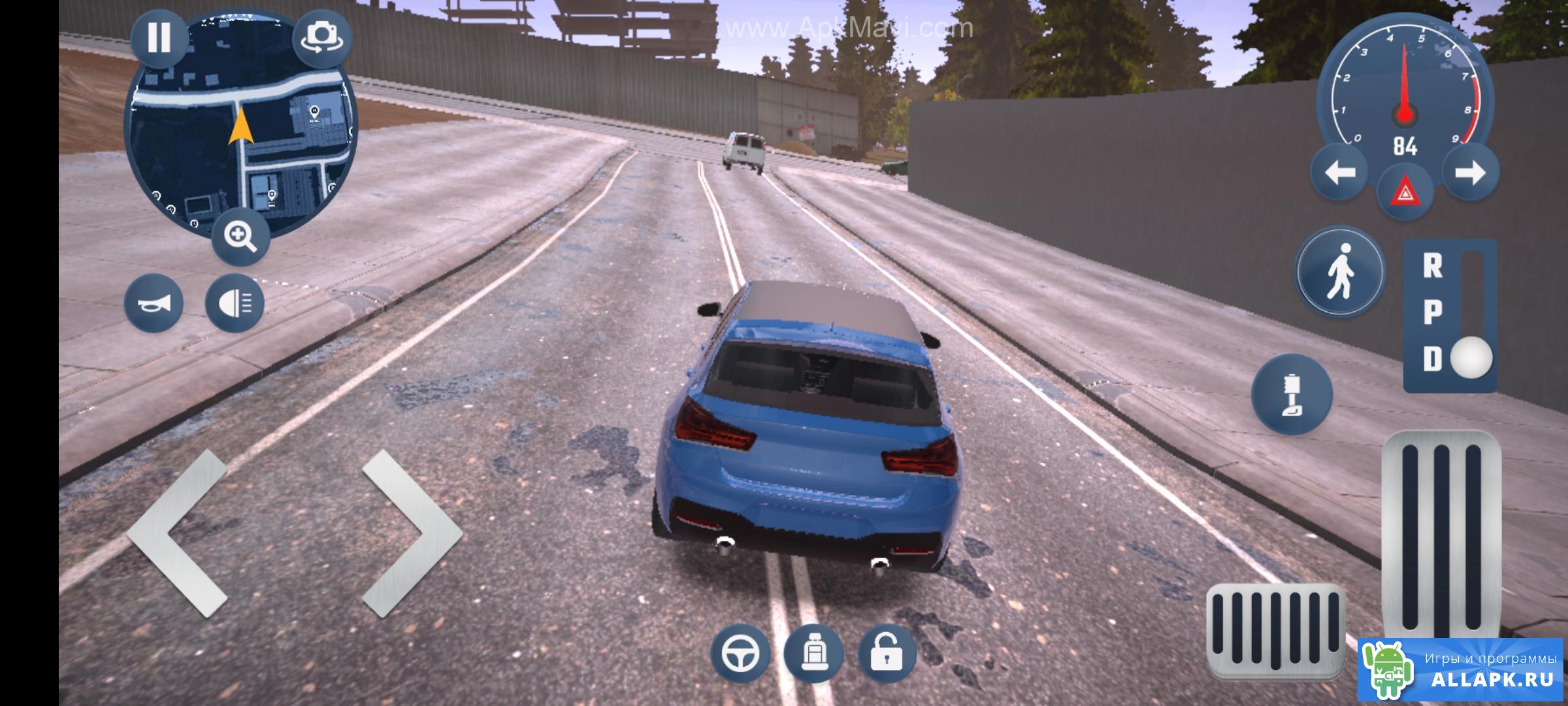The height and width of the screenshot is (706, 1568).
Task: Steer left with the left arrow
Action: pyautogui.click(x=176, y=533)
